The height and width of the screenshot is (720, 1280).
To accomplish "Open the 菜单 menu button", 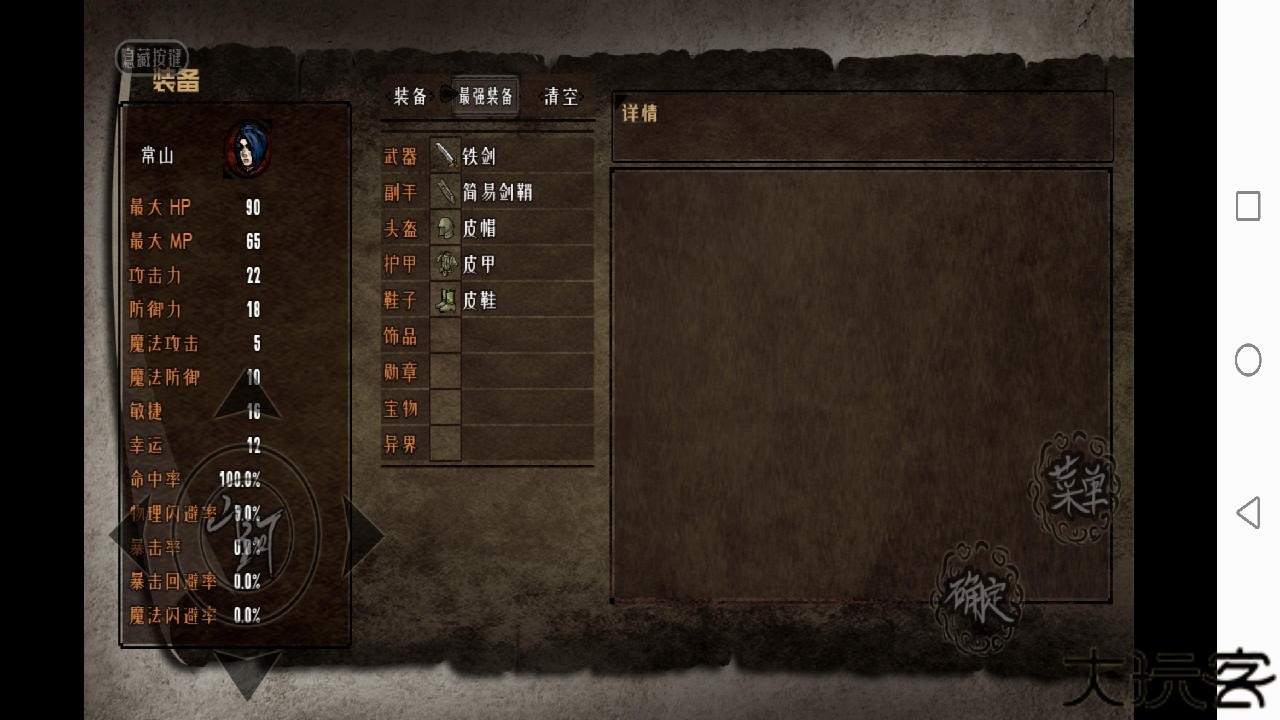I will pos(1073,488).
